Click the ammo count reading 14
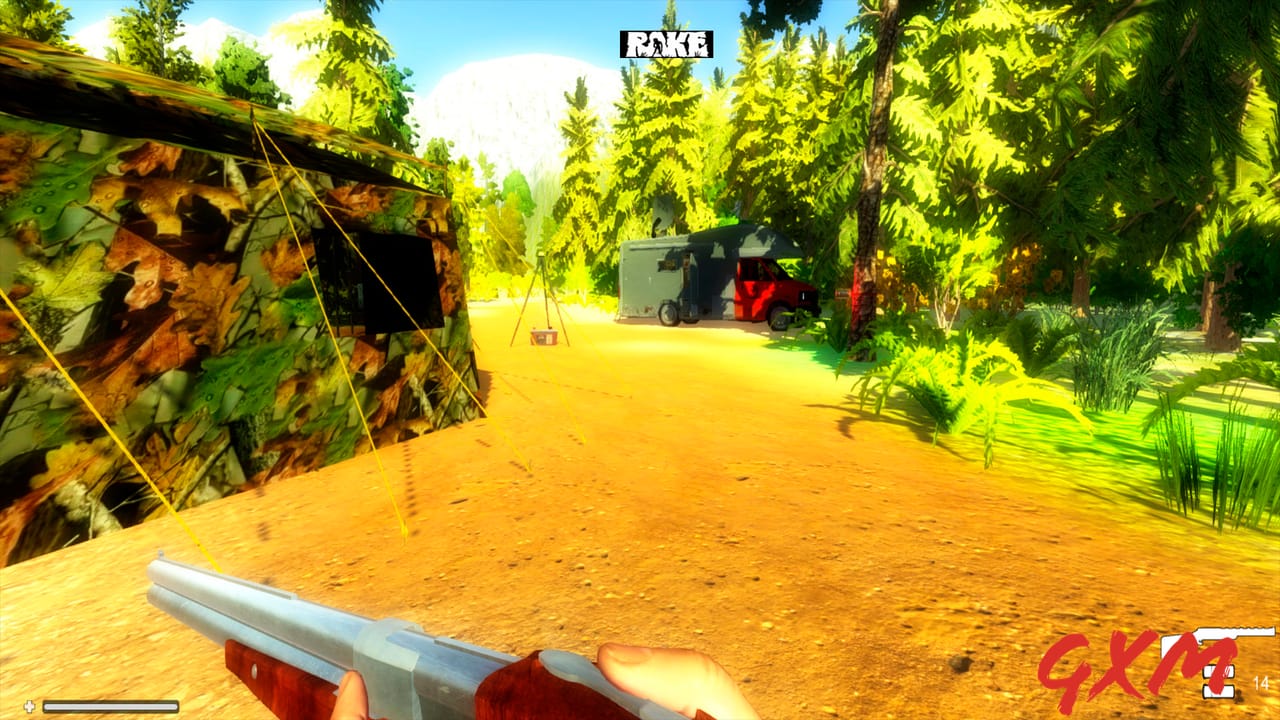 pyautogui.click(x=1261, y=683)
